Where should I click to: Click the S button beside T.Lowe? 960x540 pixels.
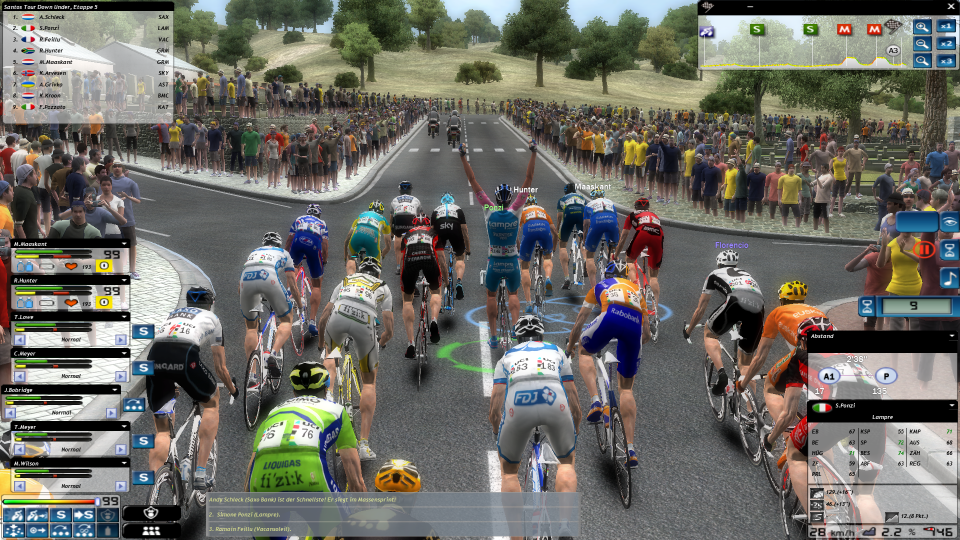[143, 331]
